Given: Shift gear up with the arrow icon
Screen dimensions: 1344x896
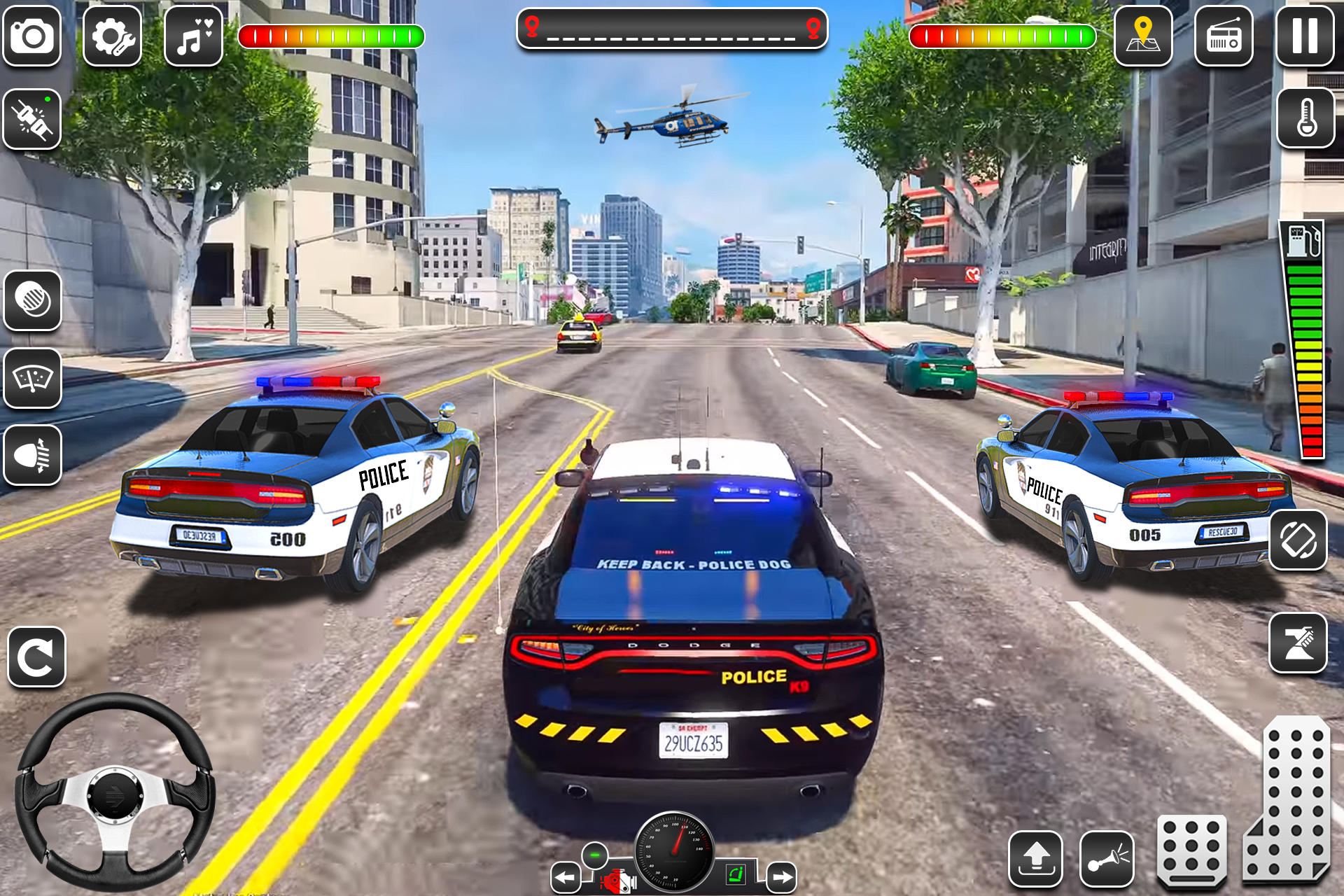Looking at the screenshot, I should pyautogui.click(x=1035, y=857).
